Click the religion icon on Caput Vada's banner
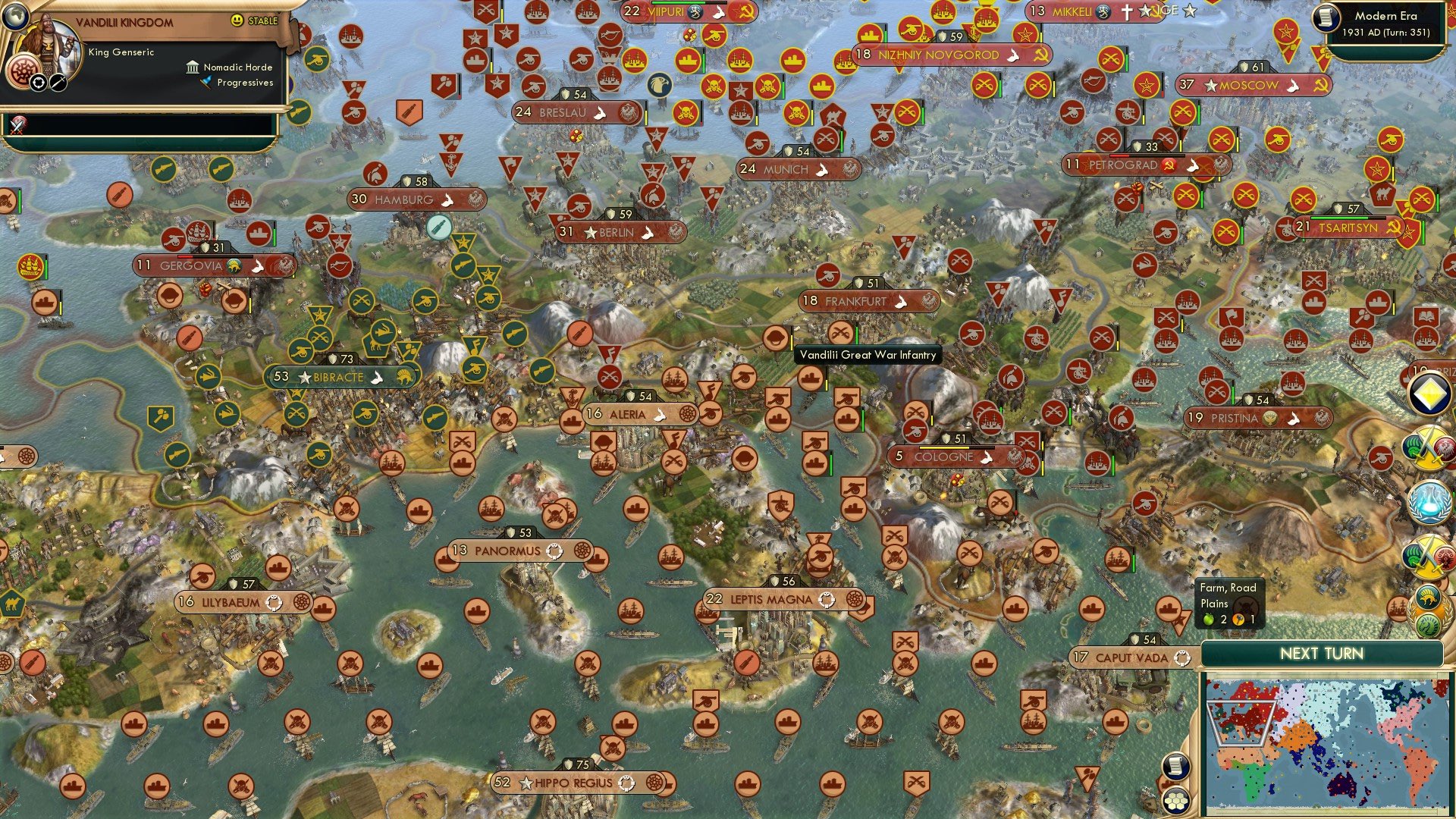The width and height of the screenshot is (1456, 819). 1181,658
